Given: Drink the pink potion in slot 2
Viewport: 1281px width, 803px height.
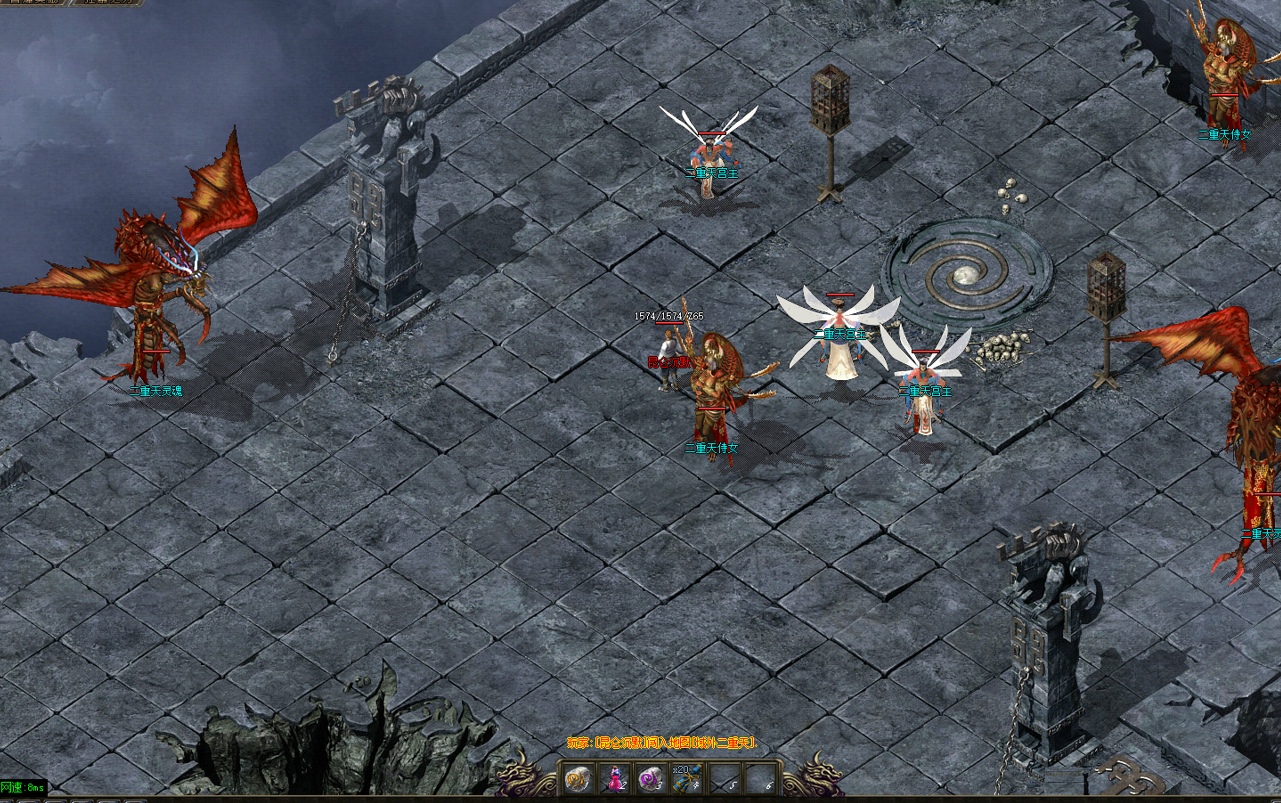Looking at the screenshot, I should pyautogui.click(x=614, y=778).
